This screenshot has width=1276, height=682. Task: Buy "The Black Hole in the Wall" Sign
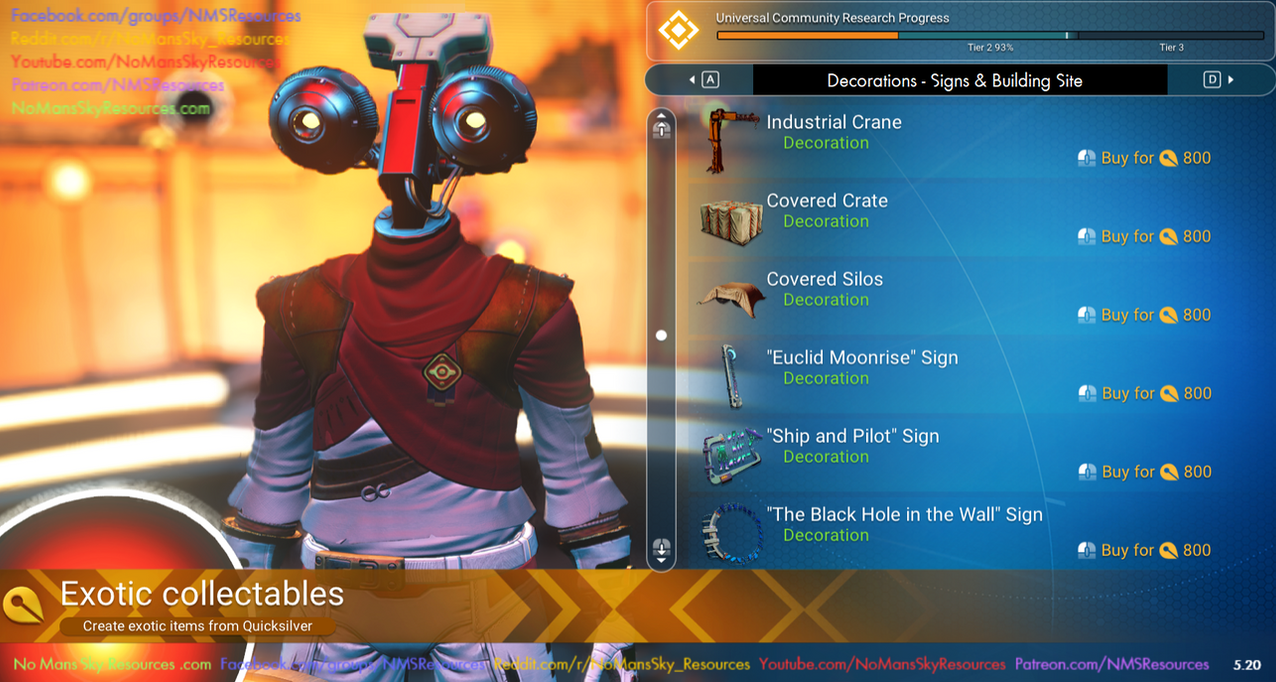(1144, 551)
